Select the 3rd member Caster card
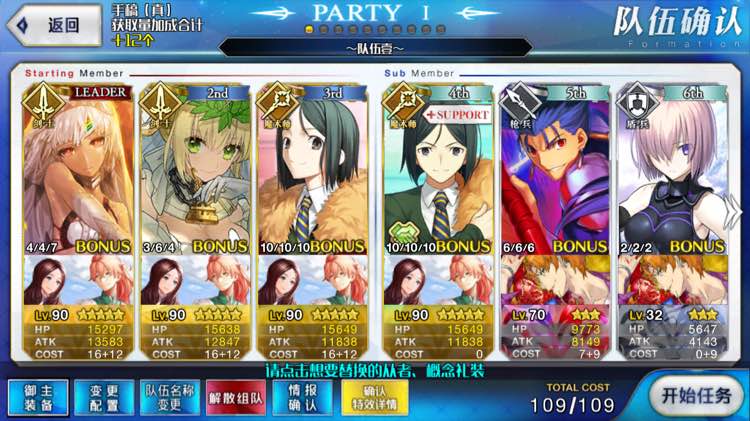Image resolution: width=750 pixels, height=421 pixels. point(310,168)
